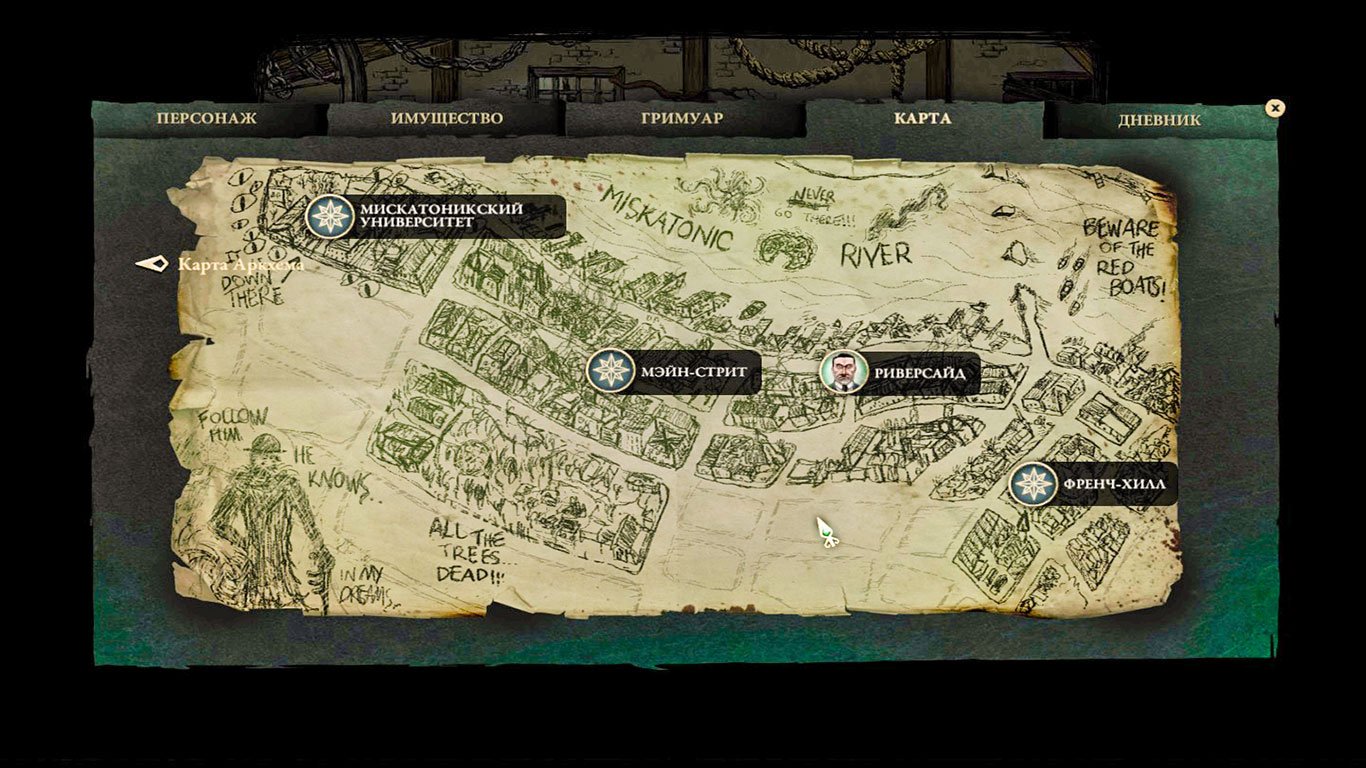Select the Мэйн-Стрит location marker

[610, 371]
